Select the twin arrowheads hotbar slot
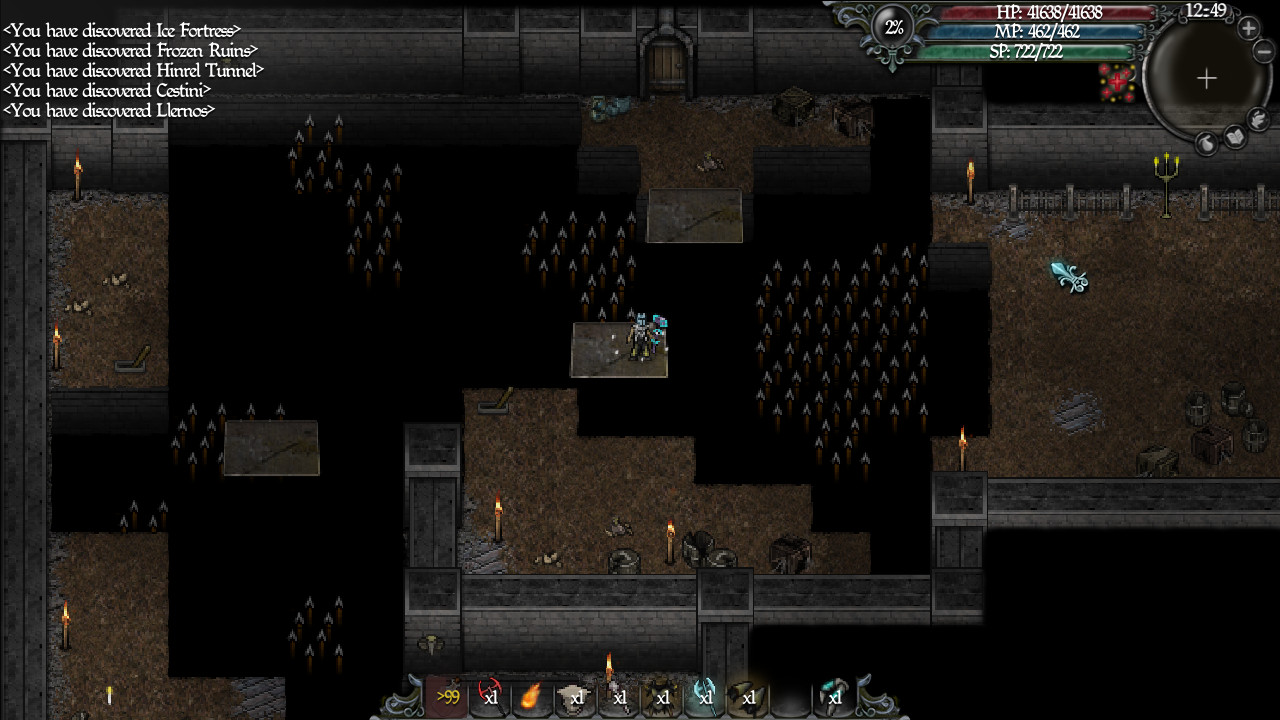 pos(748,696)
